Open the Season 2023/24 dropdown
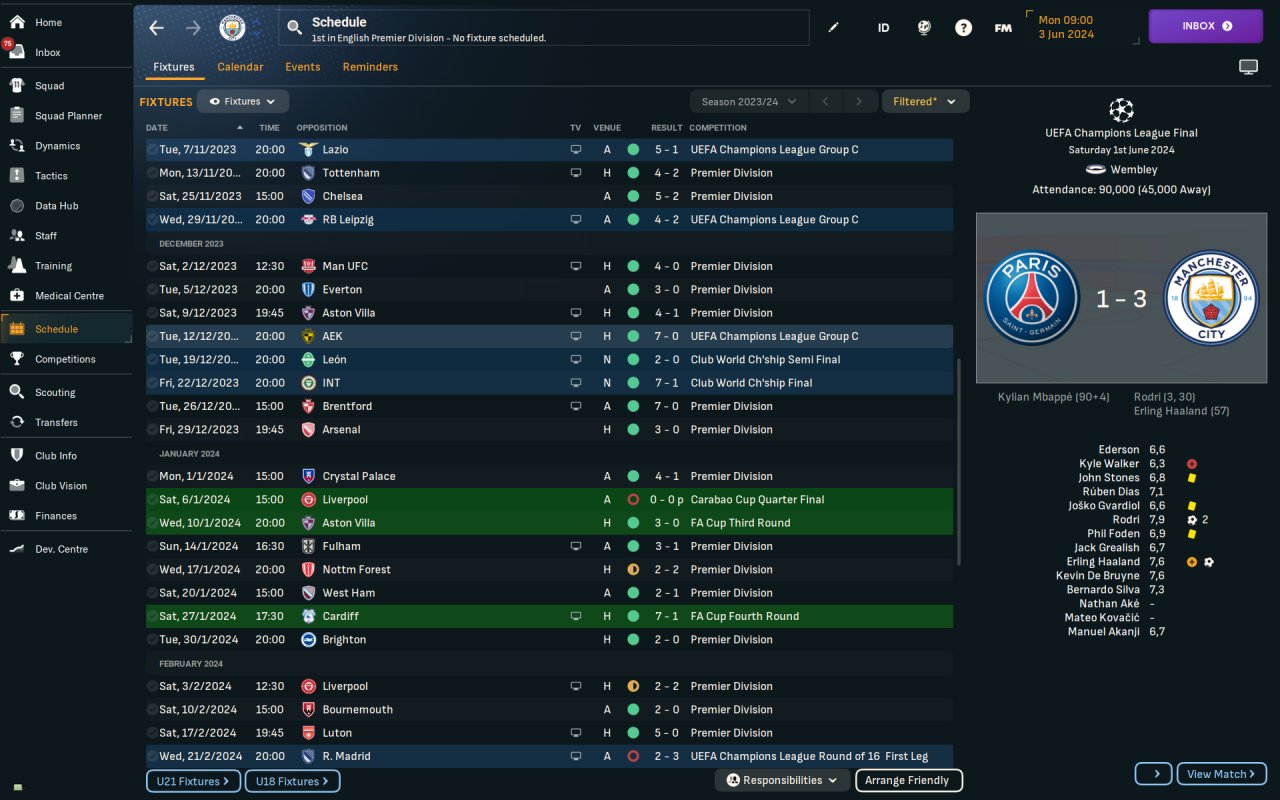The width and height of the screenshot is (1280, 800). (748, 101)
